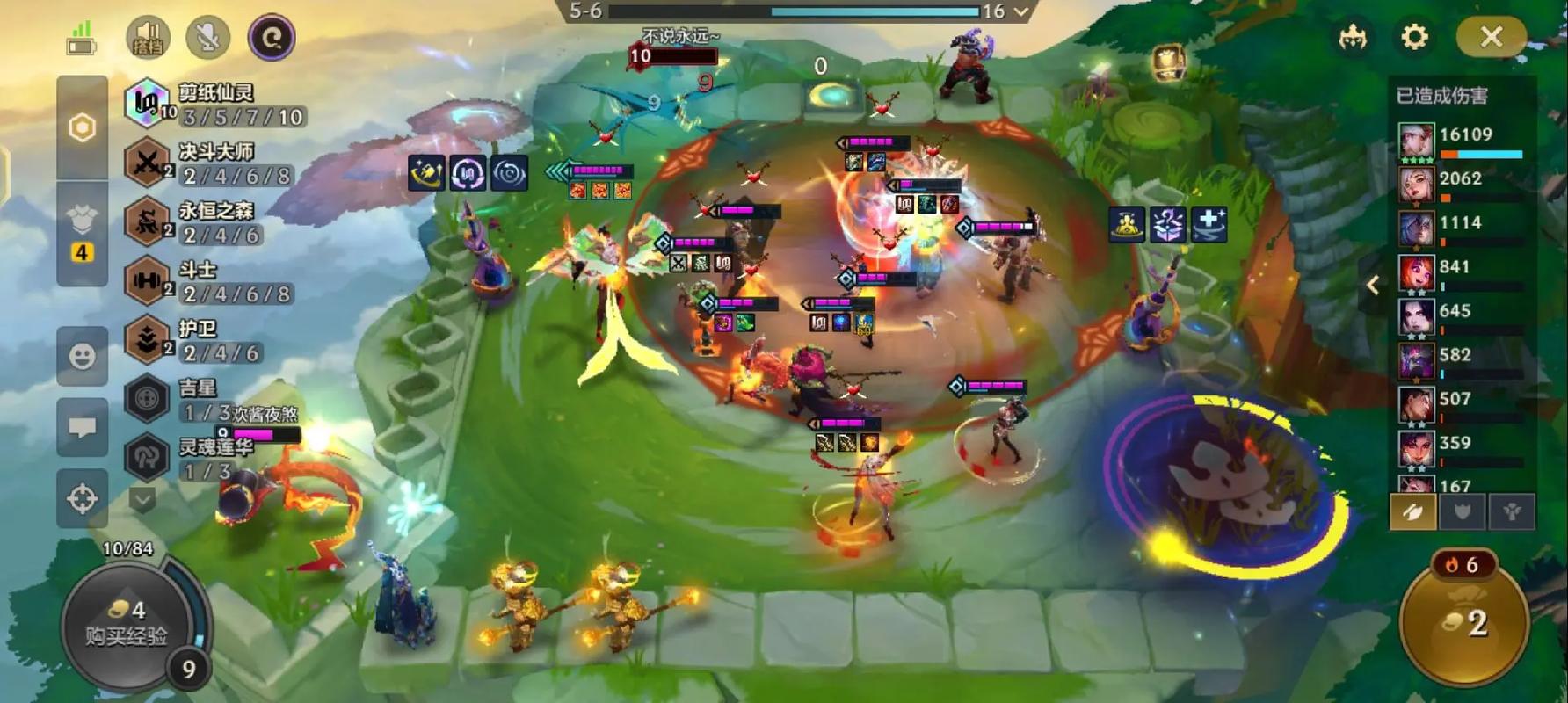Collapse the damage panel with the left arrow
This screenshot has height=703, width=1568.
[1373, 285]
